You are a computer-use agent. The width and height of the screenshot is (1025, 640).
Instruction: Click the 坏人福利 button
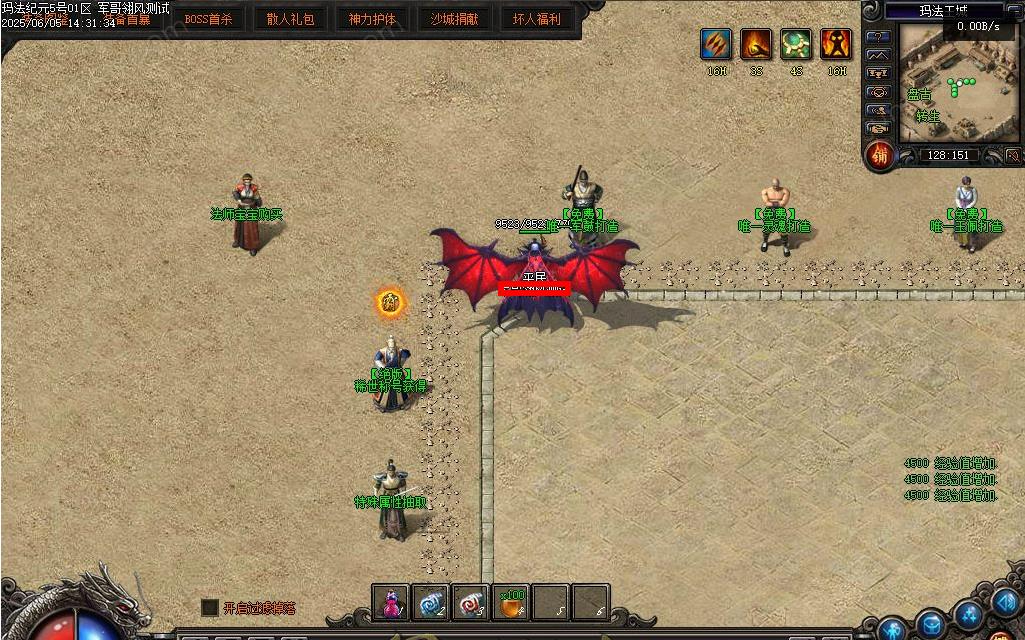coord(536,19)
